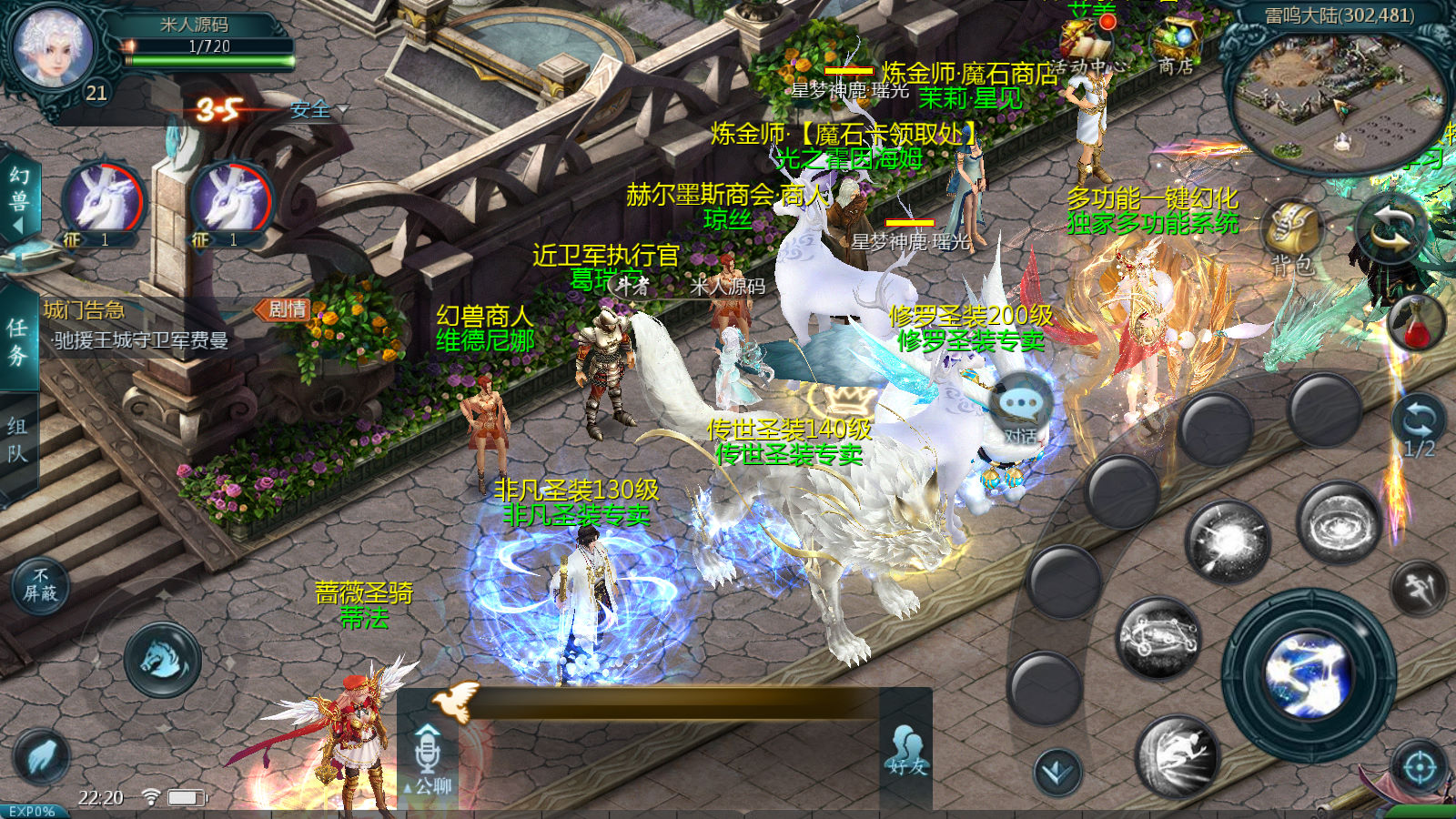Image resolution: width=1456 pixels, height=819 pixels.
Task: Open the 雷鸣大陆 minimap
Action: click(1338, 96)
